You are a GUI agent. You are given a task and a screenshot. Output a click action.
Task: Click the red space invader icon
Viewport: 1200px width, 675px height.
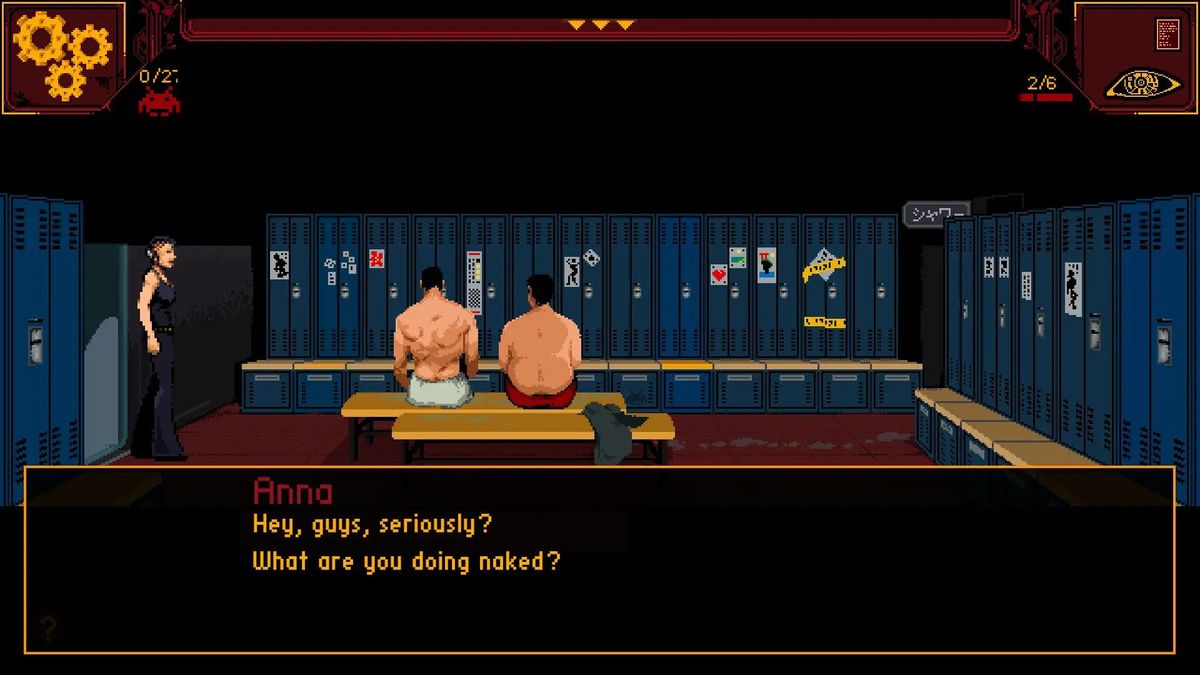pyautogui.click(x=159, y=101)
